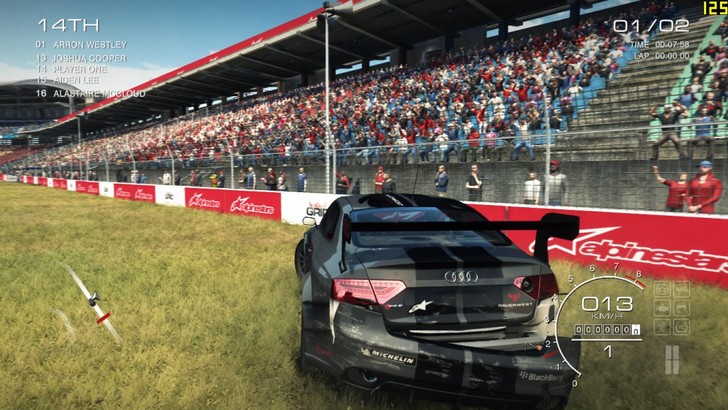Select Alastaire McCloud in the standings list
Viewport: 728px width, 410px height.
click(96, 93)
